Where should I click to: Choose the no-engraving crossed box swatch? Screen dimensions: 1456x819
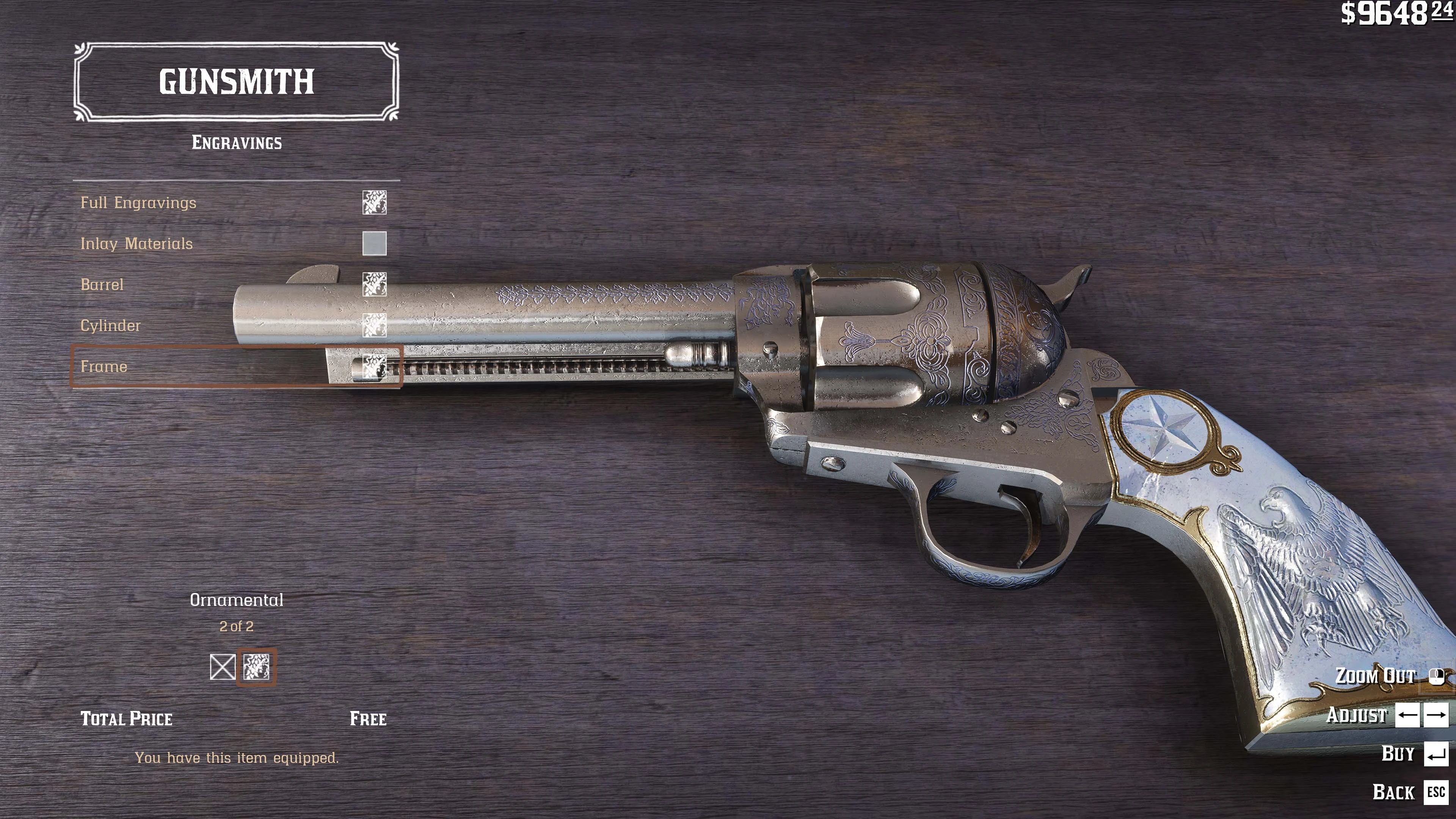coord(222,667)
